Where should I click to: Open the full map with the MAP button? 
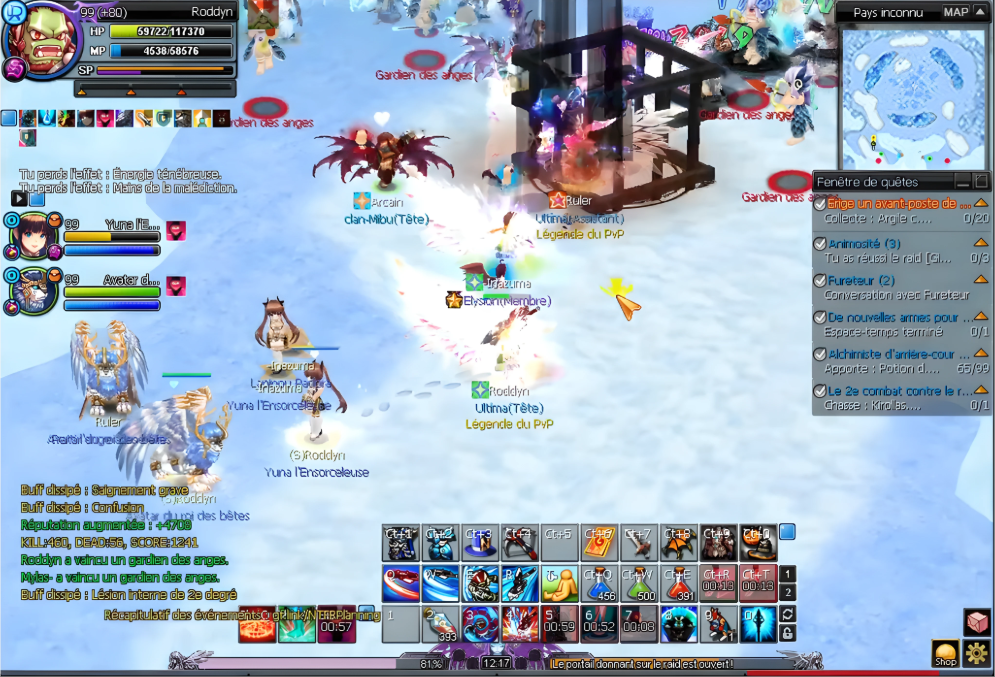coord(956,12)
